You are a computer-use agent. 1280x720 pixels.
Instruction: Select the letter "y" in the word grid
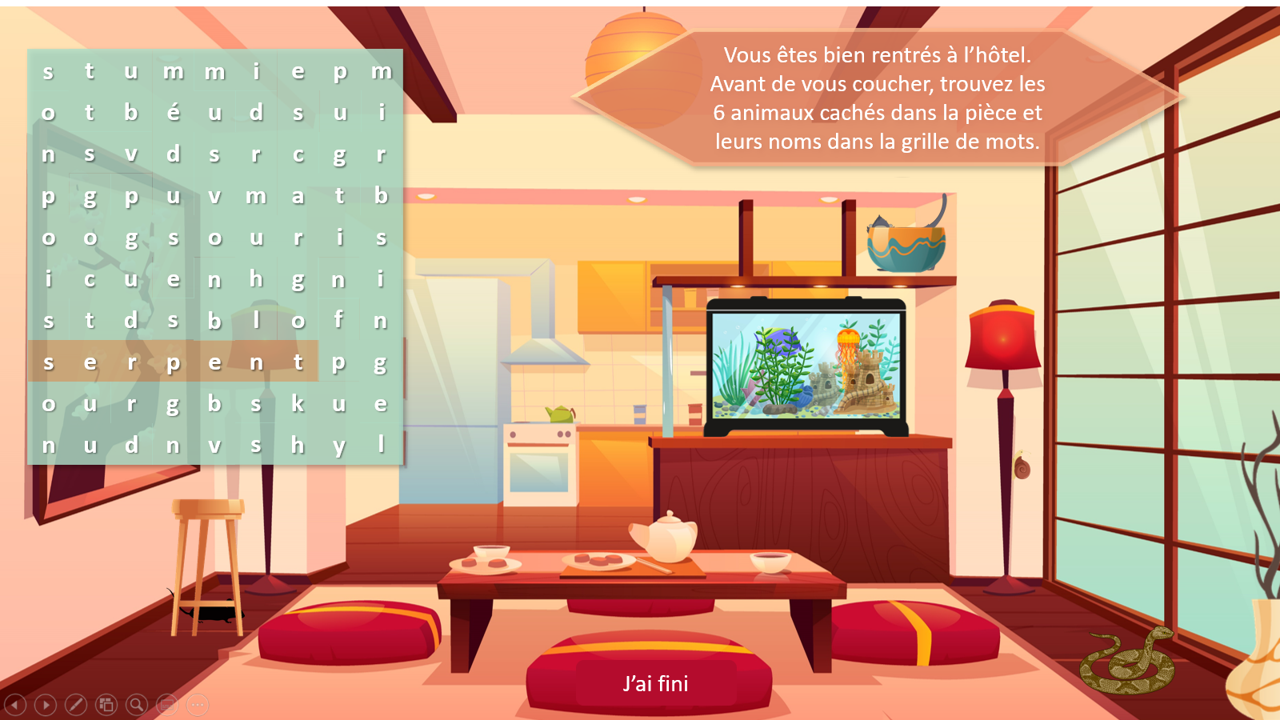339,446
